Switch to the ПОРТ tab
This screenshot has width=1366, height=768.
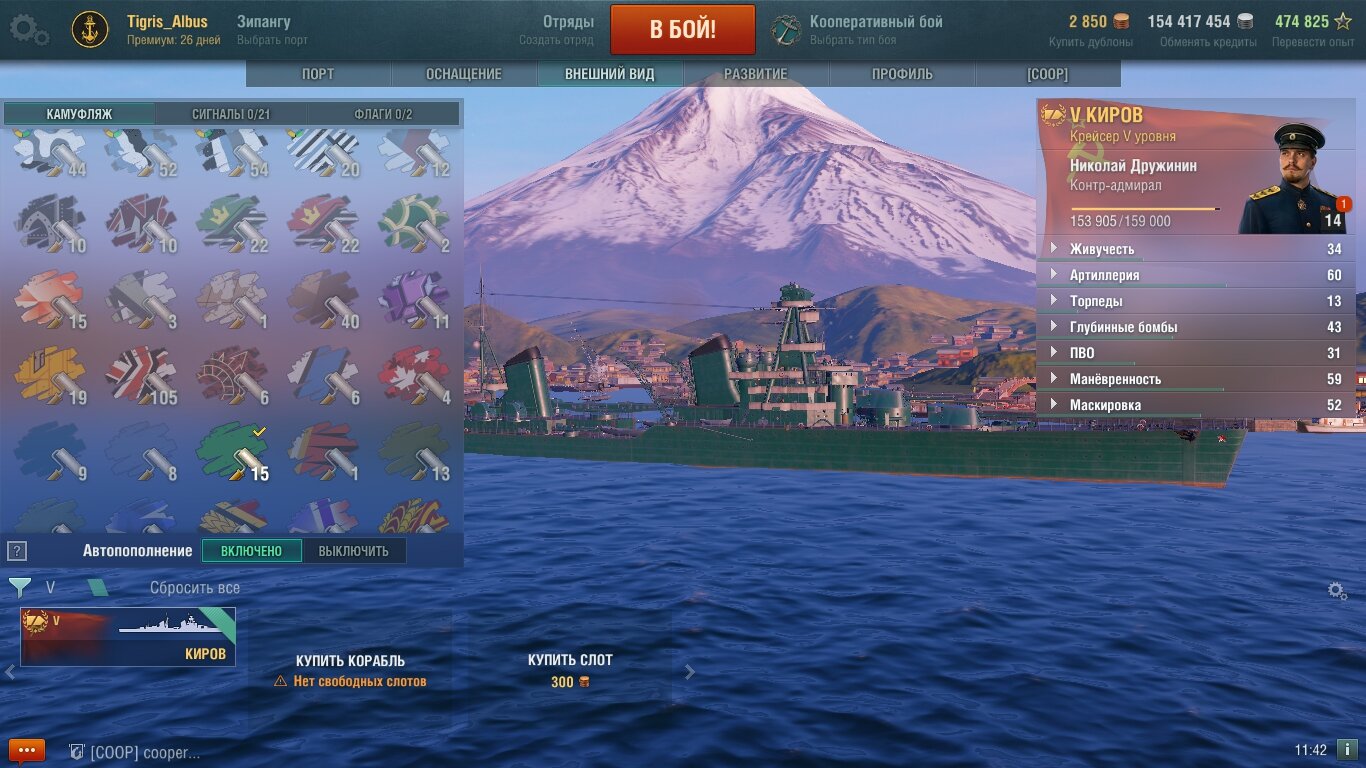(318, 74)
